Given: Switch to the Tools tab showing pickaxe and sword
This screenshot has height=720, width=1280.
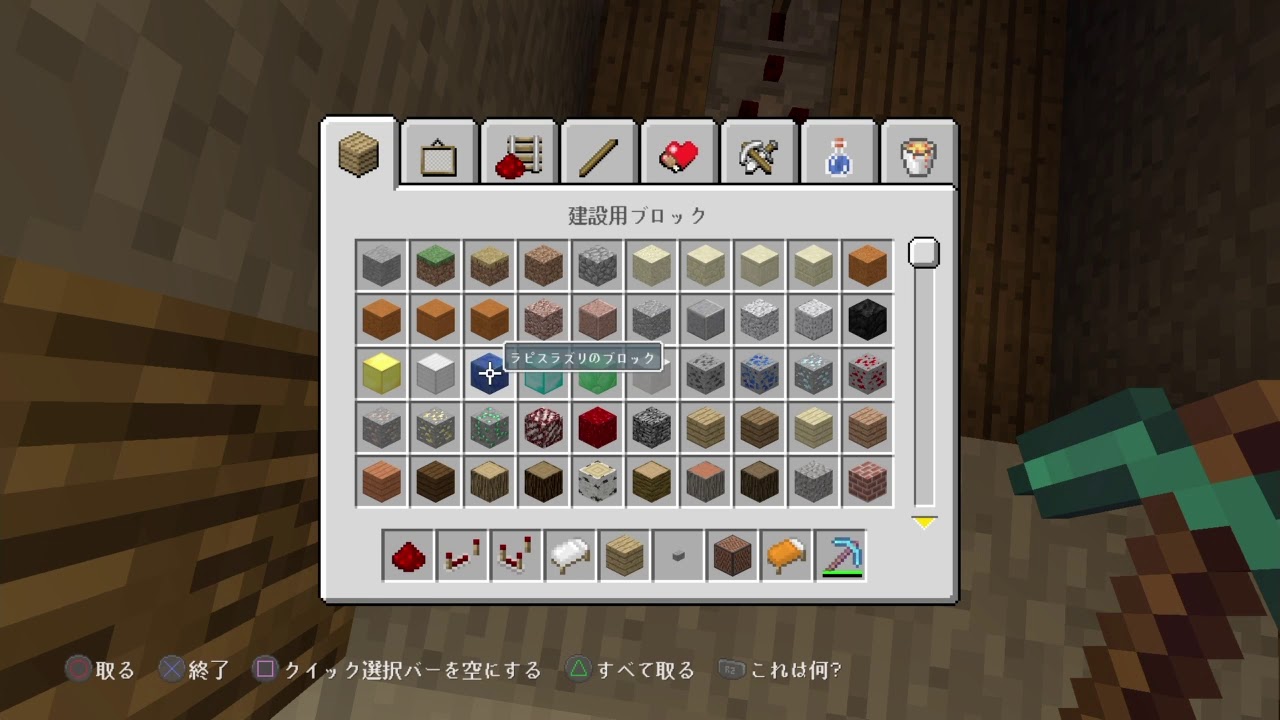Looking at the screenshot, I should pyautogui.click(x=759, y=152).
